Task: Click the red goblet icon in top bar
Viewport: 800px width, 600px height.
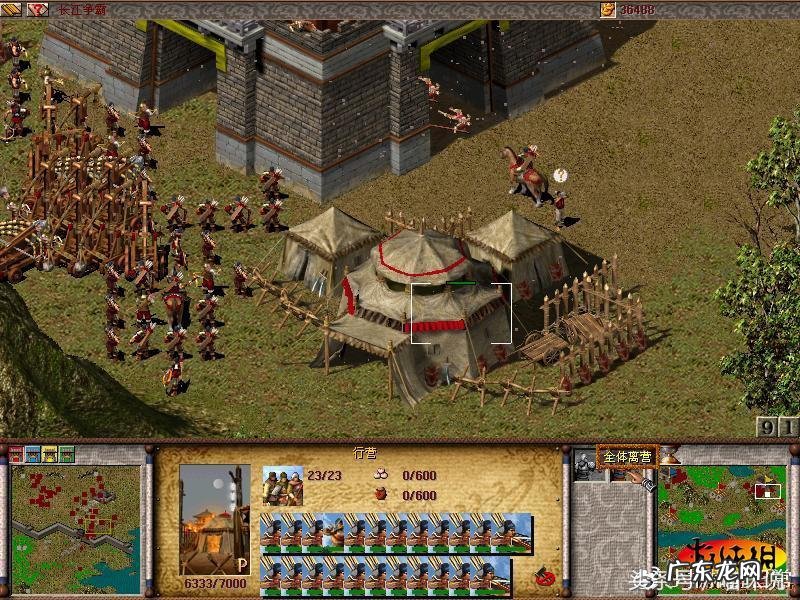Action: (x=39, y=9)
